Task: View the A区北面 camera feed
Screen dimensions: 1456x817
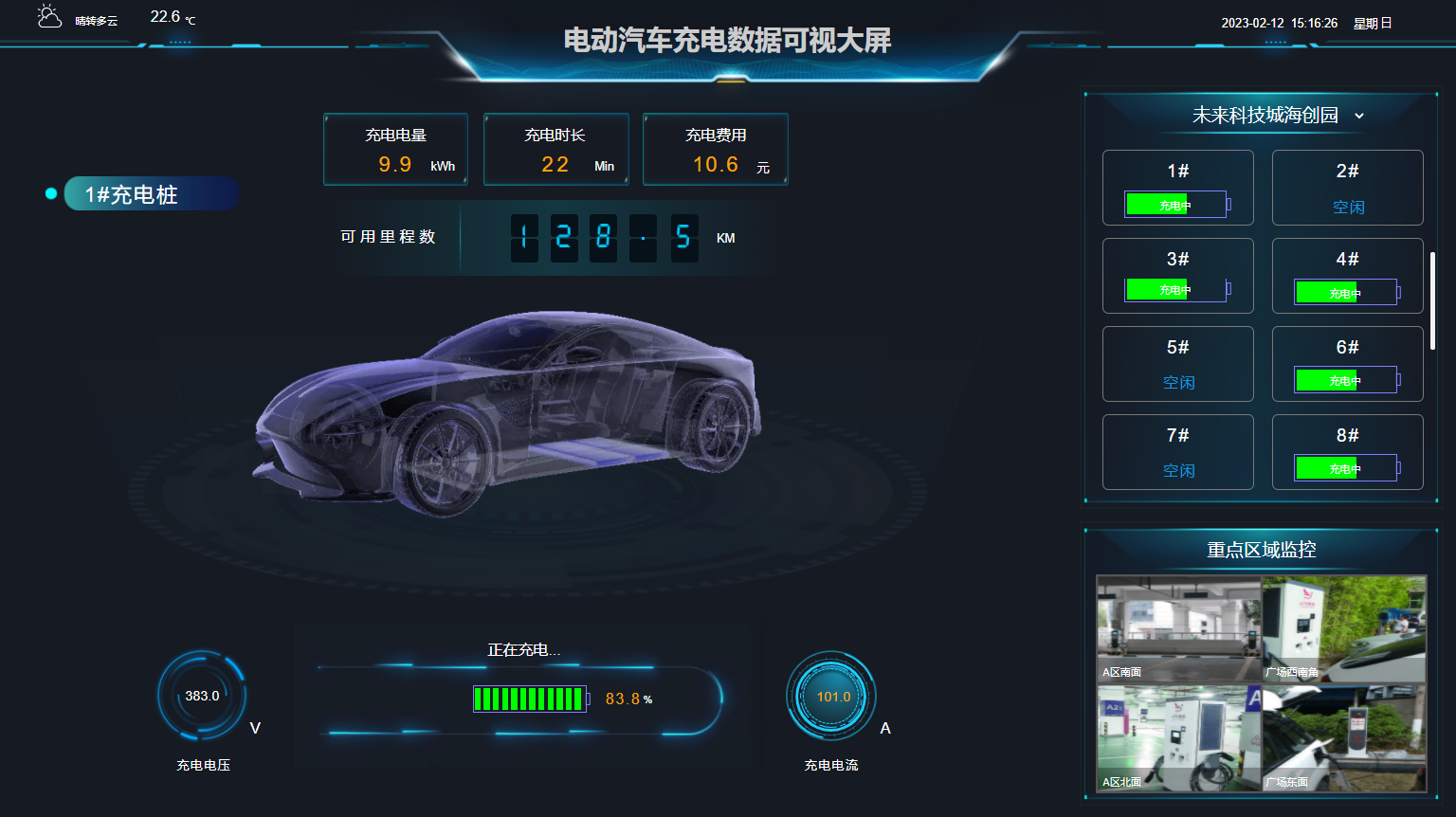Action: 1178,738
